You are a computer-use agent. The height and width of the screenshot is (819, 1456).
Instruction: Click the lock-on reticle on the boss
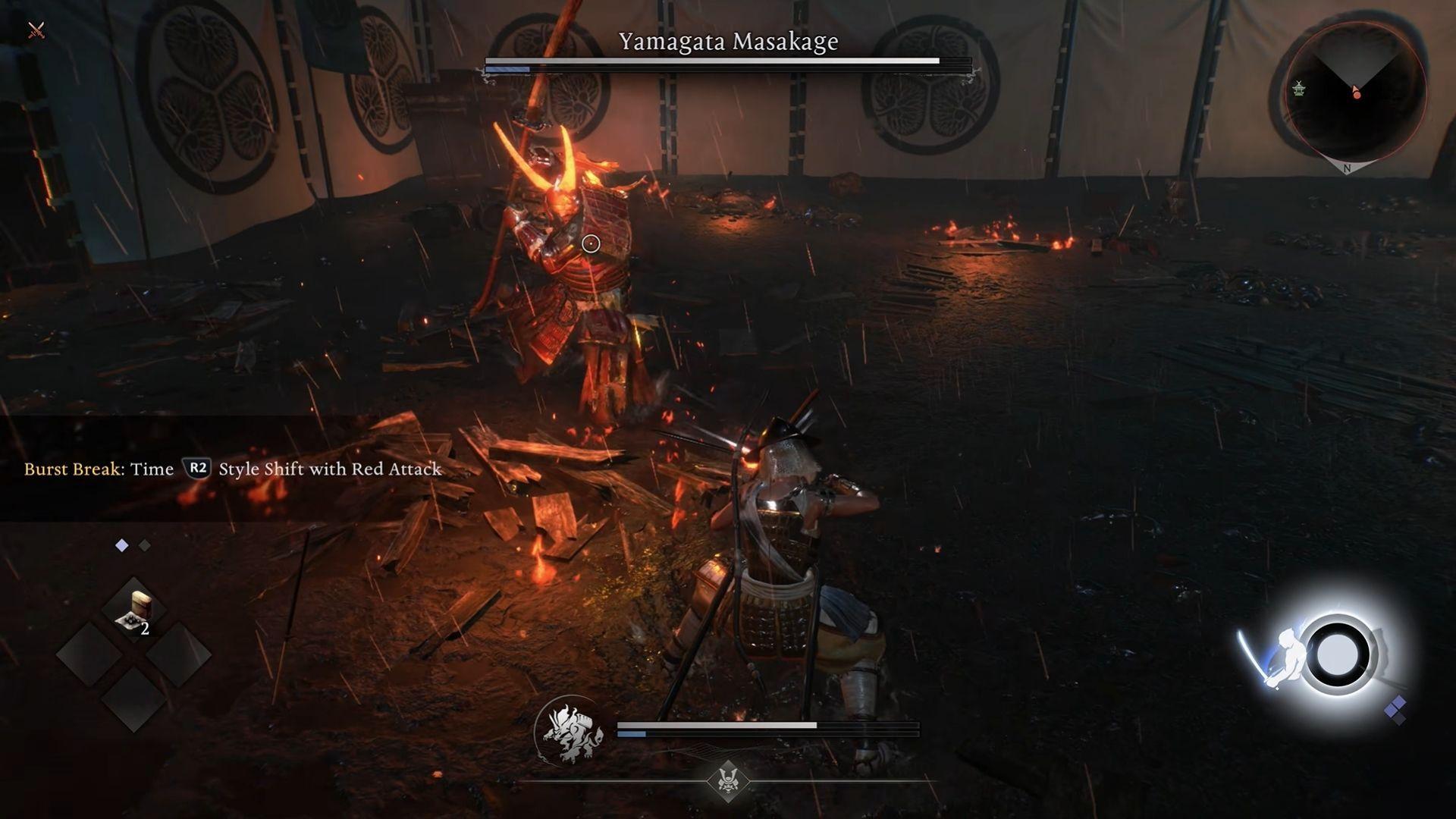click(x=591, y=243)
